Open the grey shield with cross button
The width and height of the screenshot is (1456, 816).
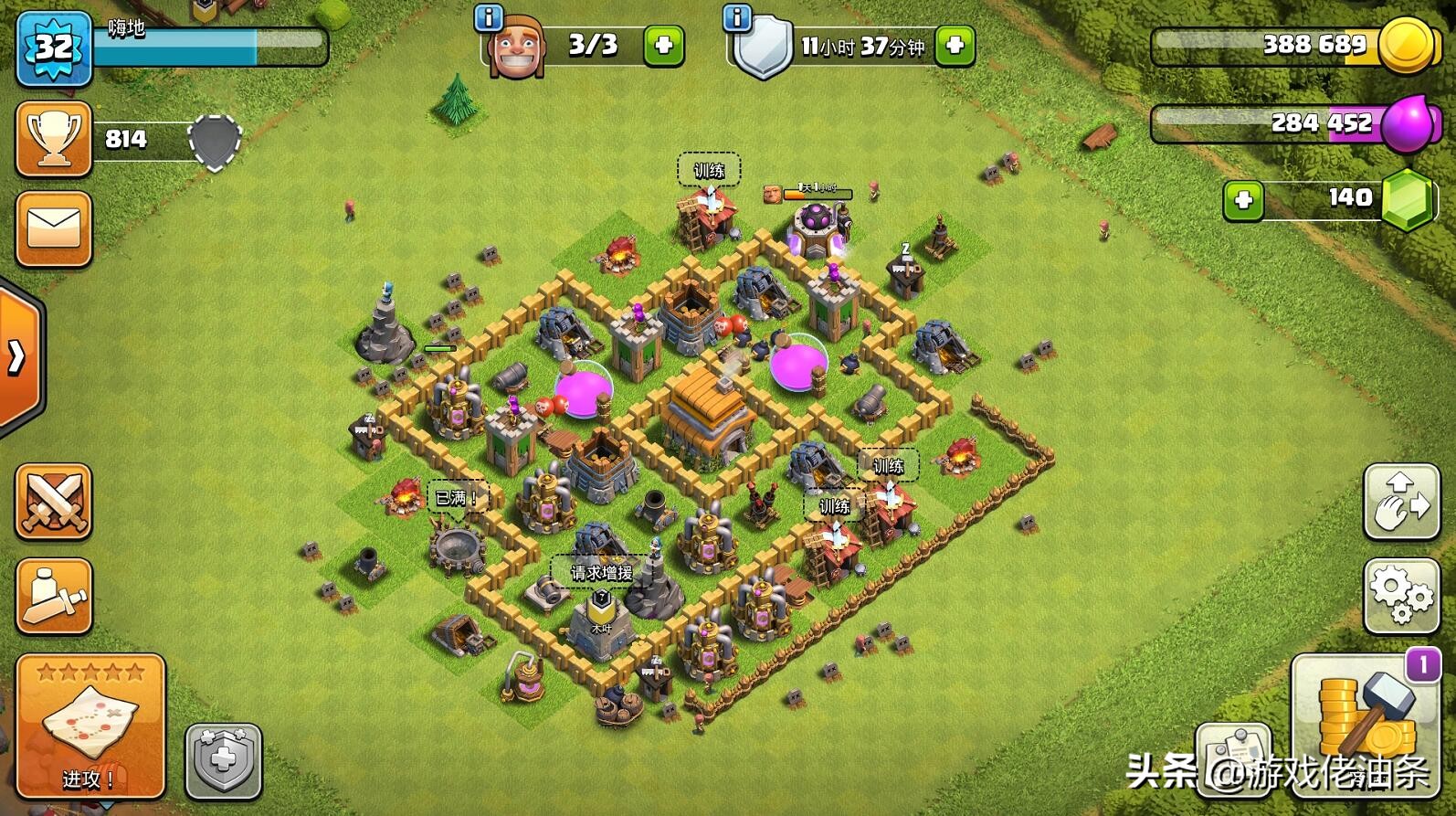click(224, 760)
